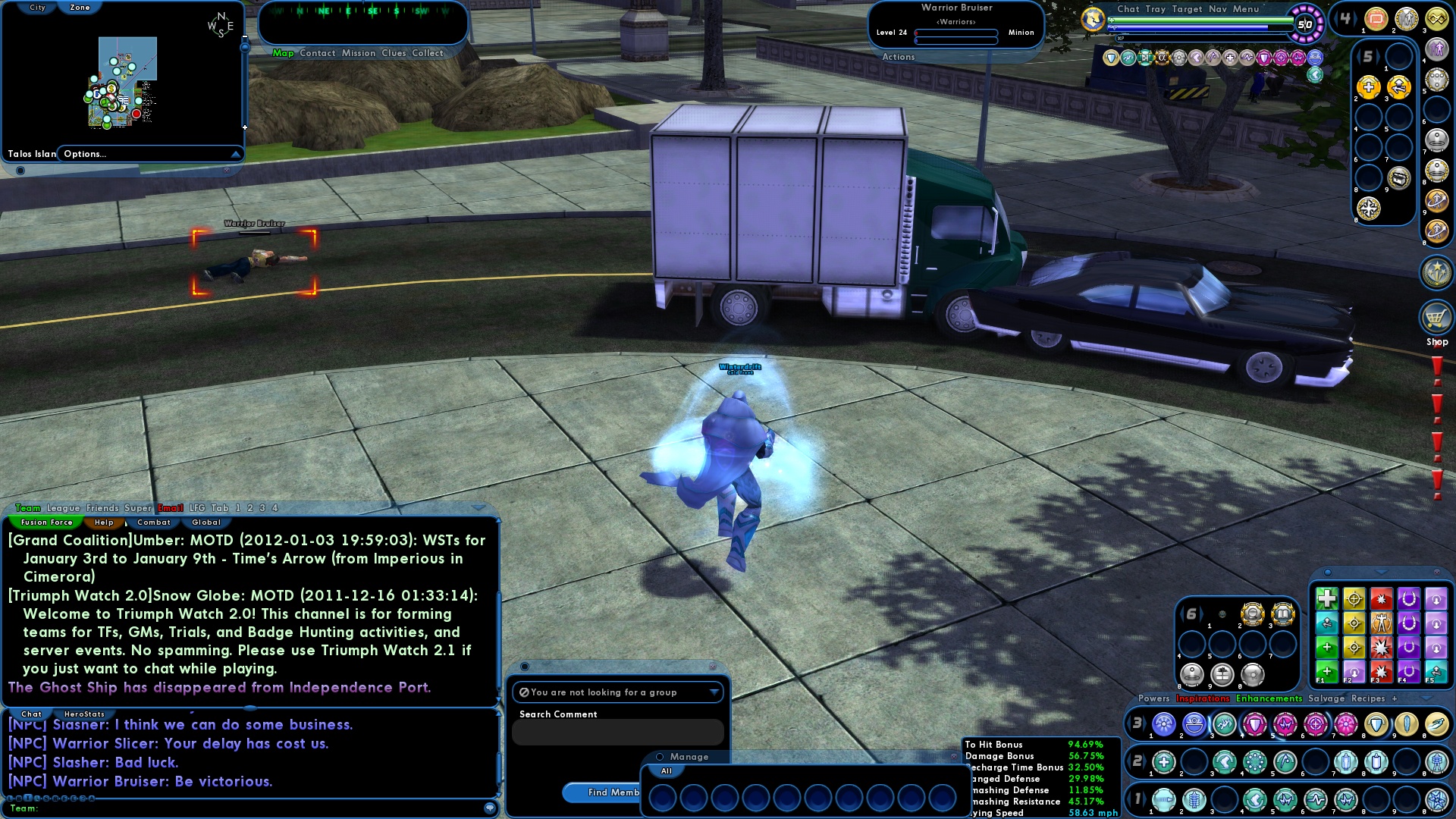Activate the green healing power in tray 2
Image resolution: width=1456 pixels, height=819 pixels.
coord(1164,761)
